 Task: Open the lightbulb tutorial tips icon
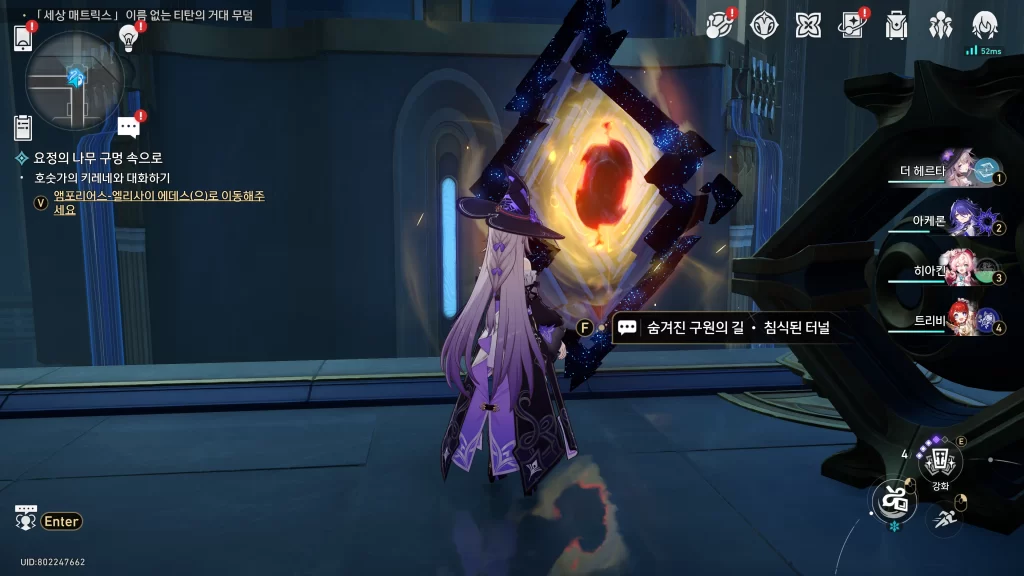coord(128,38)
